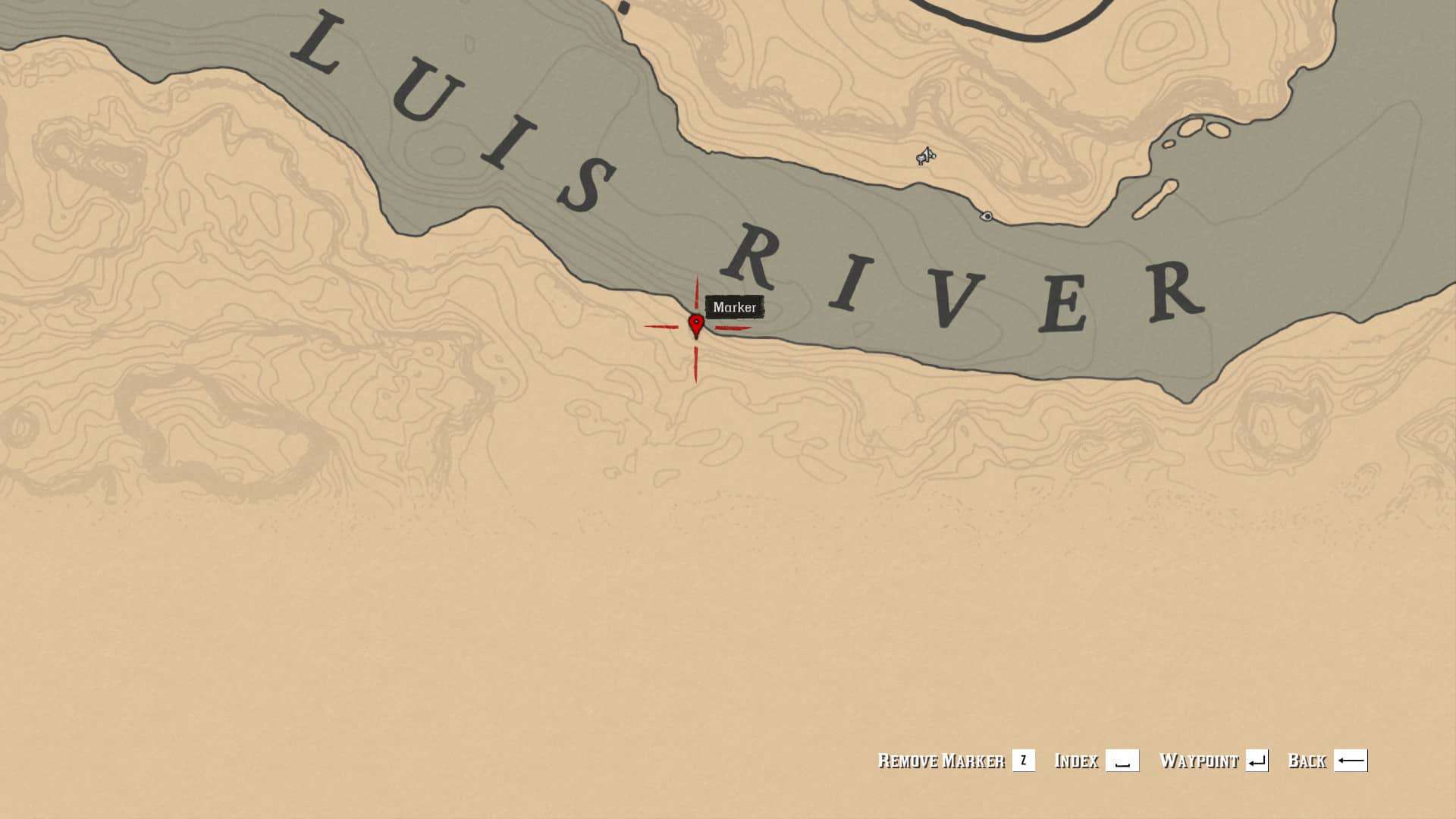Select the small dark round blip on the riverbank
The image size is (1456, 819).
[987, 216]
